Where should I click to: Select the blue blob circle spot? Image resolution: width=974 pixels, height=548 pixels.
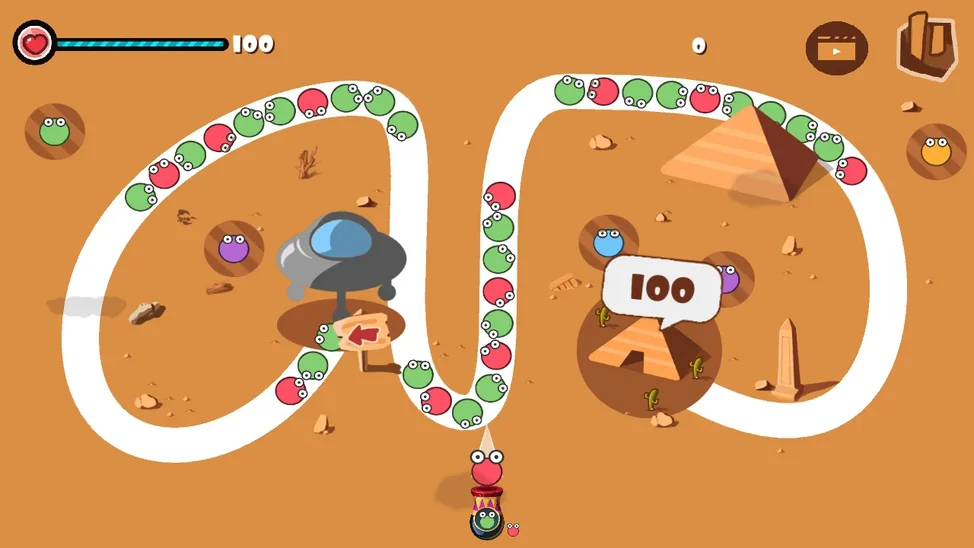(608, 243)
